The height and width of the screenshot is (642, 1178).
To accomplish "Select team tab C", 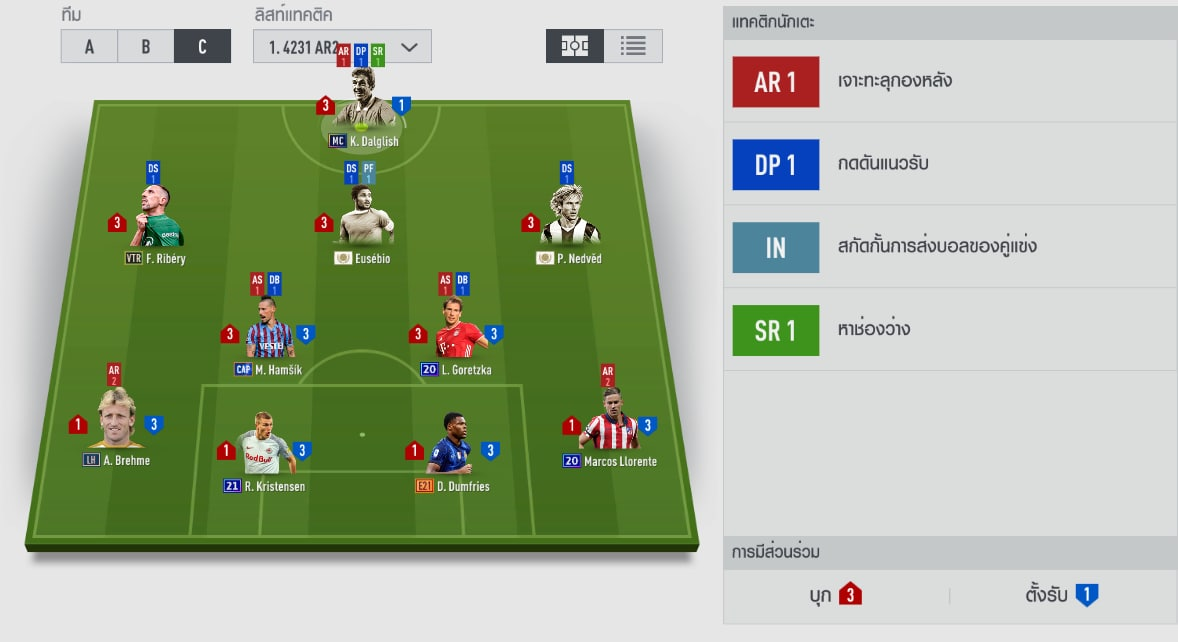I will pos(202,46).
